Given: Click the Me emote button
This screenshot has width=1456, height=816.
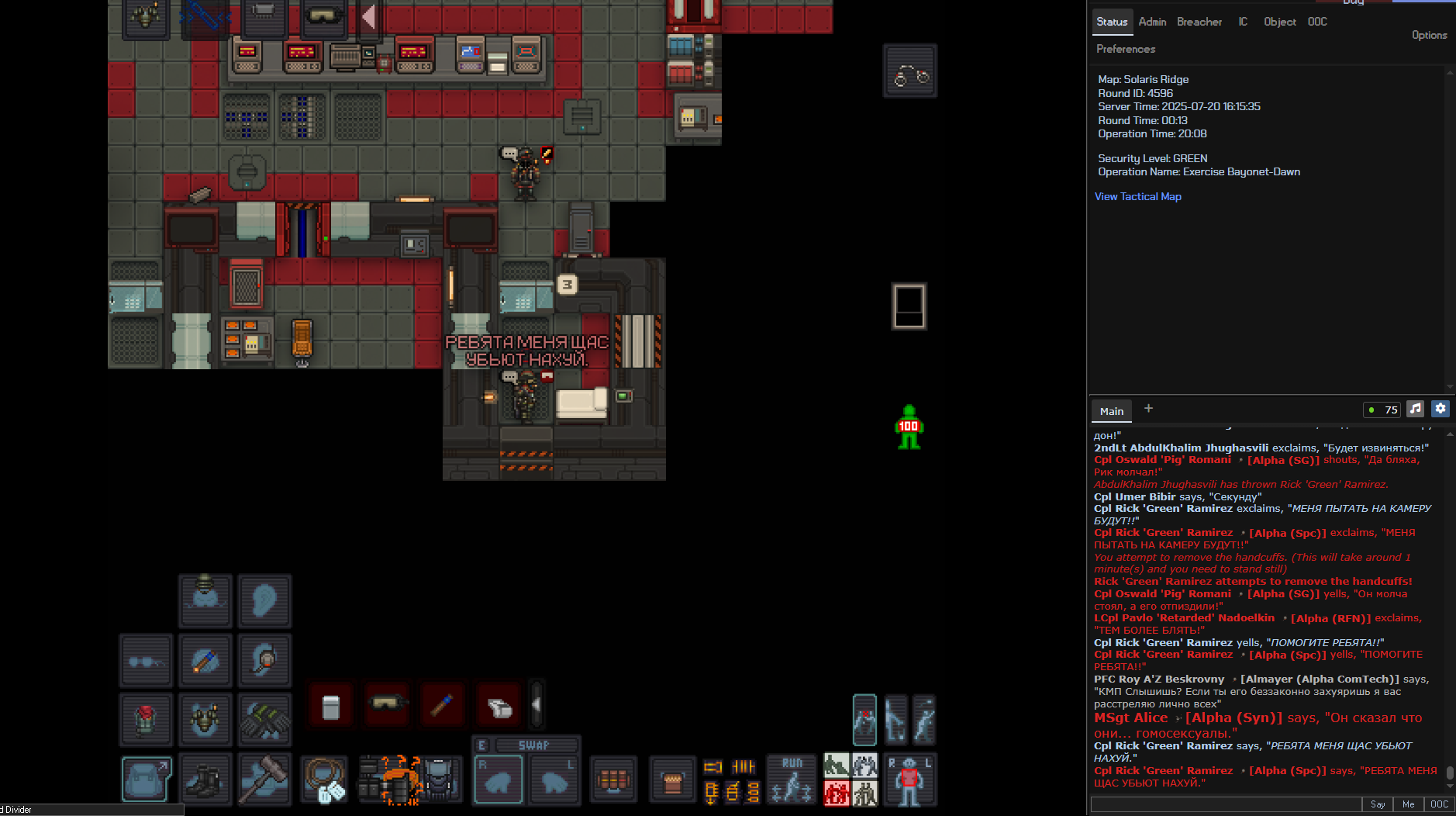Looking at the screenshot, I should point(1408,804).
